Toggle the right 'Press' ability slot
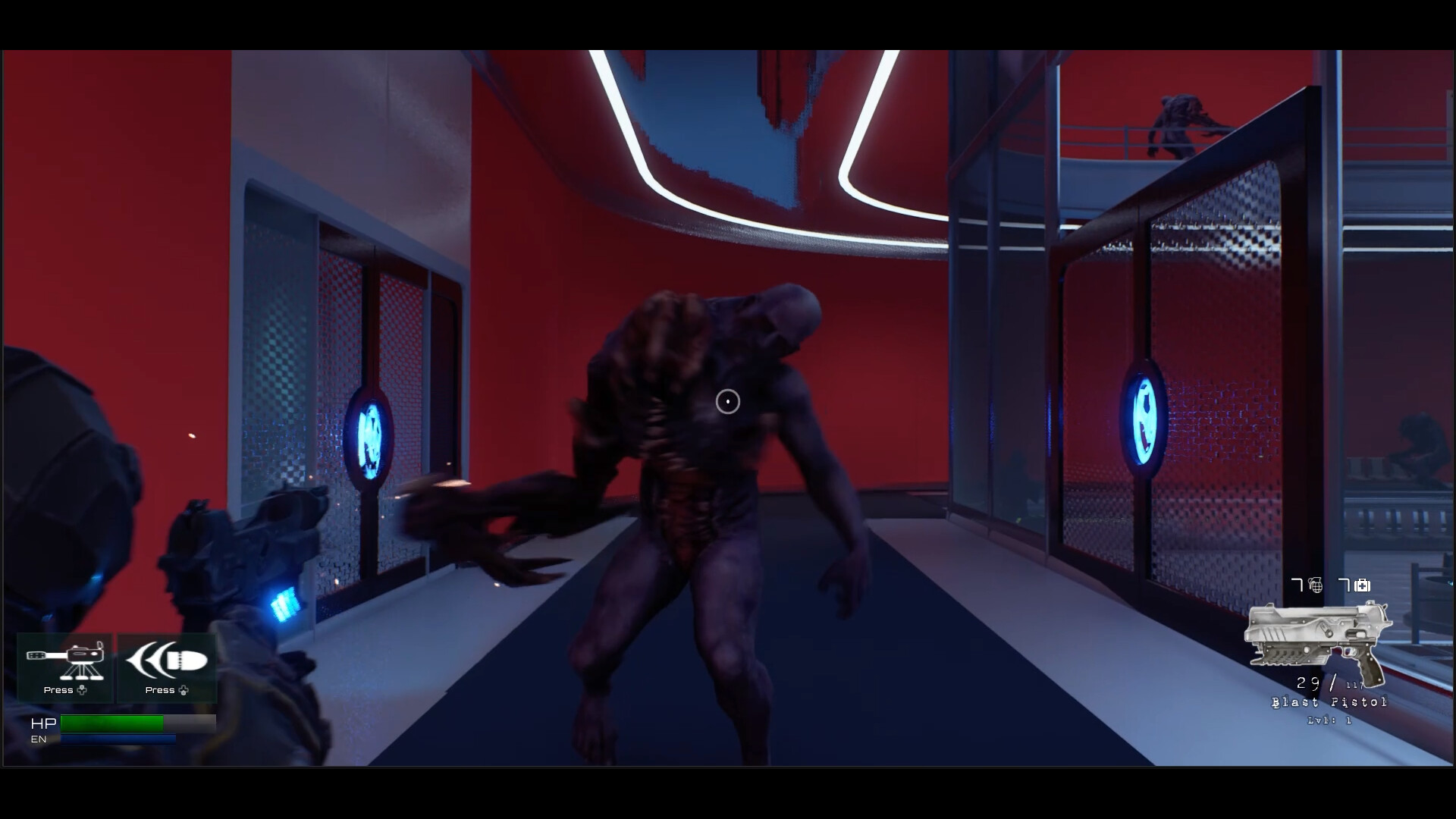 [166, 667]
